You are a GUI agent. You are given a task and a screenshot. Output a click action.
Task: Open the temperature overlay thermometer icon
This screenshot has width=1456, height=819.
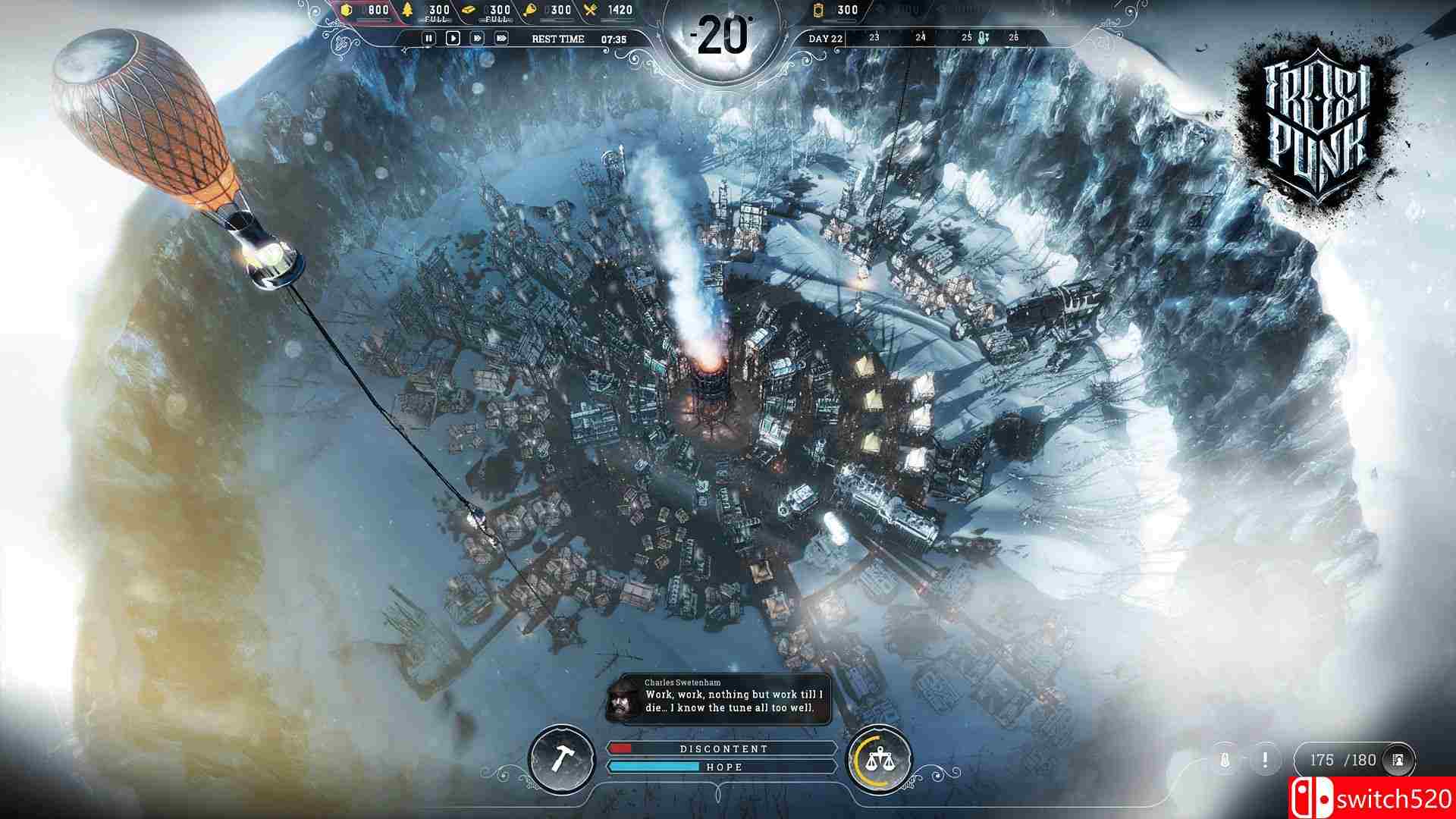[x=1224, y=759]
